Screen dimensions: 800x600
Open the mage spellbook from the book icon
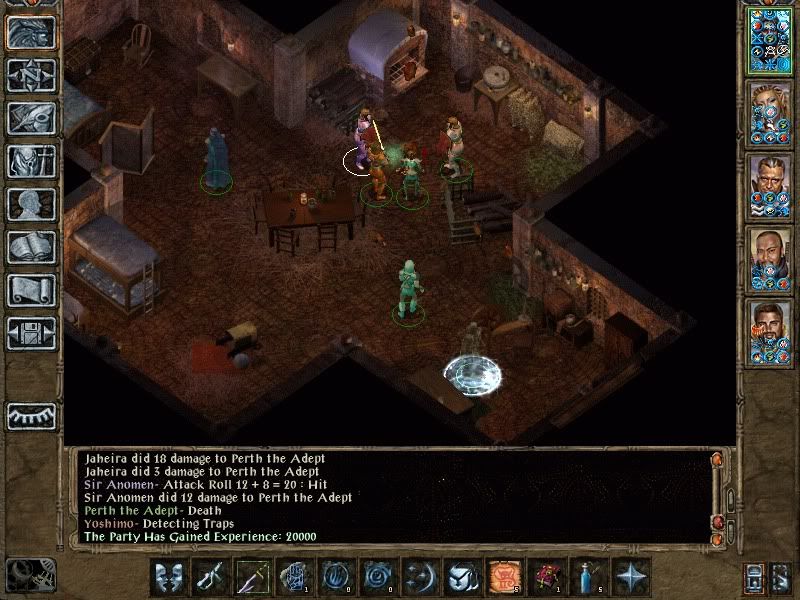click(x=31, y=247)
